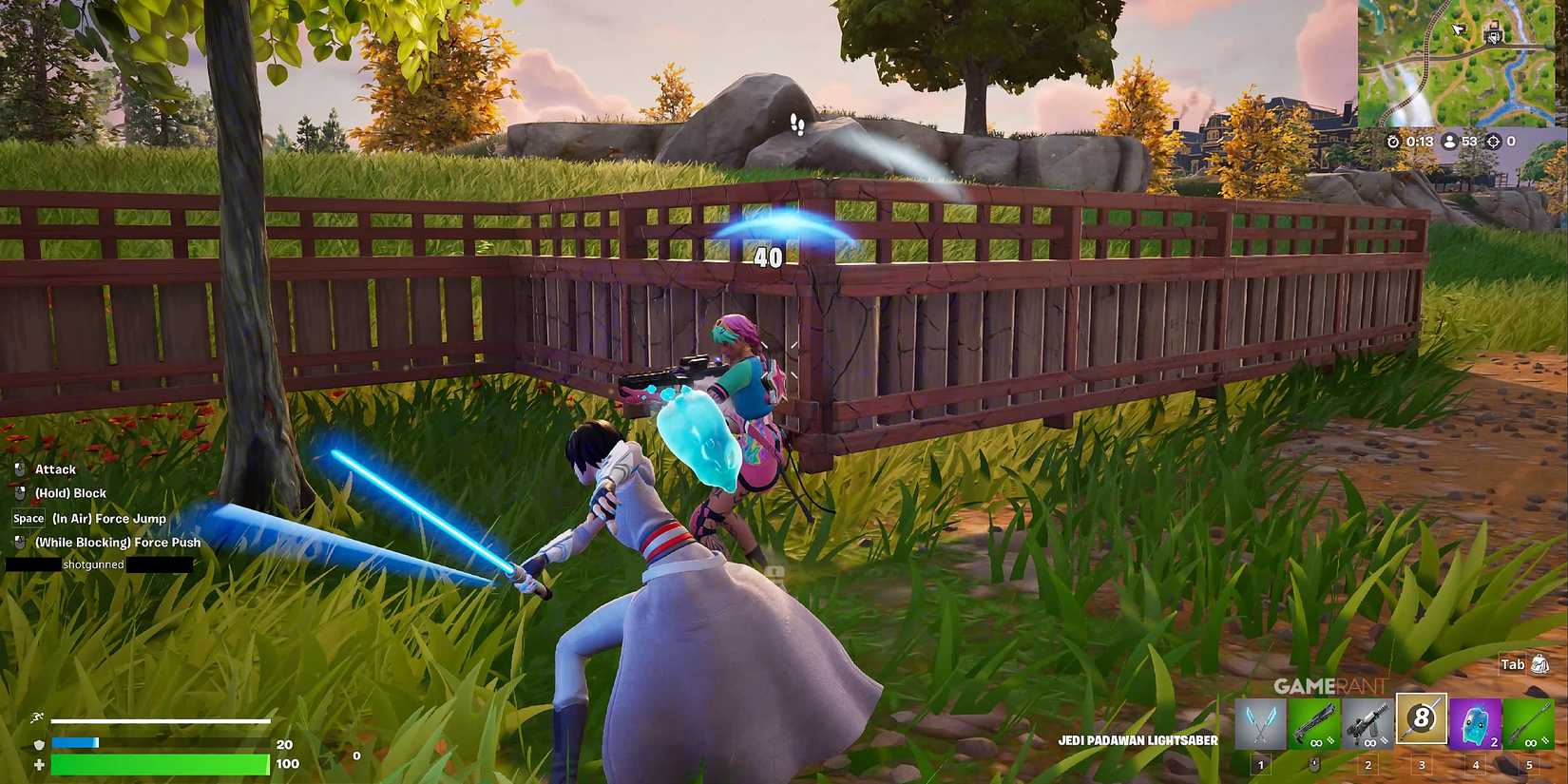
Task: Click the Space key hint for Force Jump
Action: click(x=27, y=518)
